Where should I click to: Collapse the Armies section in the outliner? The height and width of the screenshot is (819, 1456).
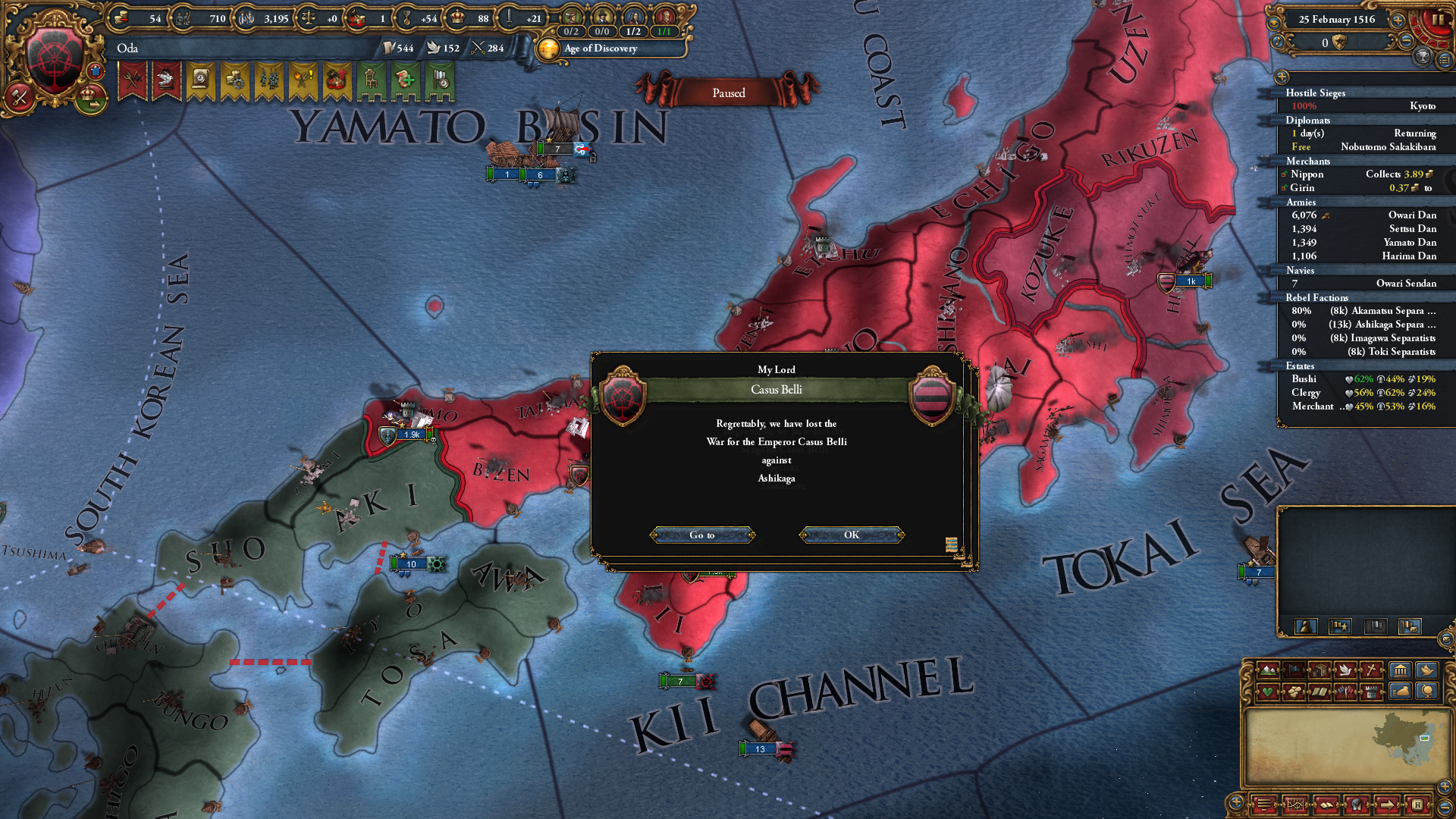pyautogui.click(x=1301, y=202)
